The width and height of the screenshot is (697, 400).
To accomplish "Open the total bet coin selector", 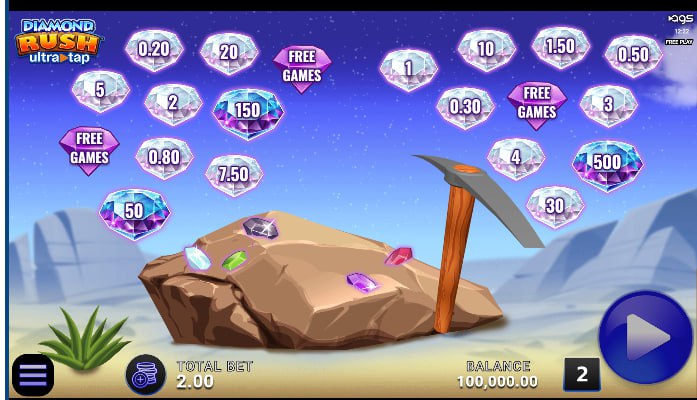I will pos(145,374).
